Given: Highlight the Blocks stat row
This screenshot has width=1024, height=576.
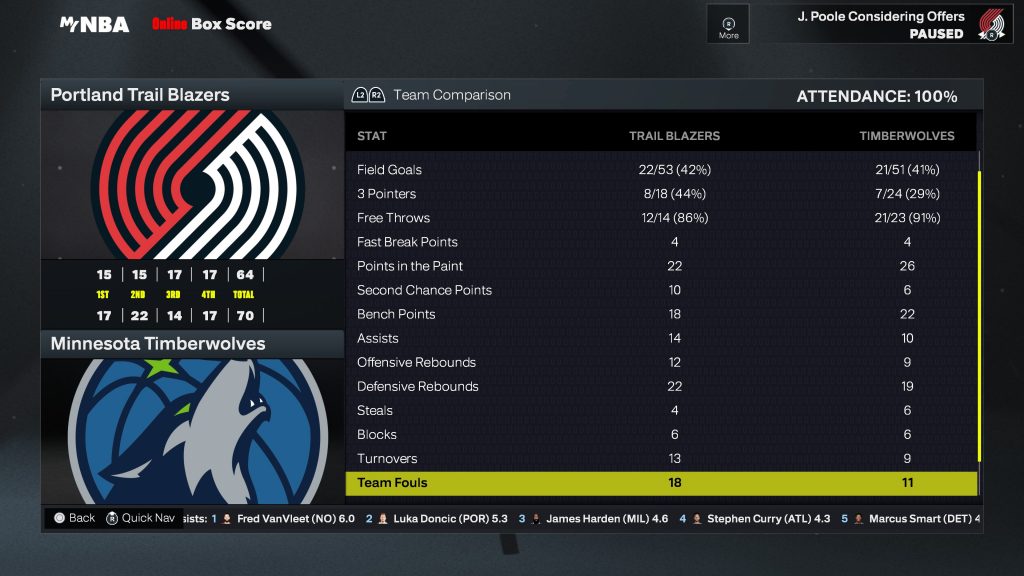Looking at the screenshot, I should tap(660, 434).
